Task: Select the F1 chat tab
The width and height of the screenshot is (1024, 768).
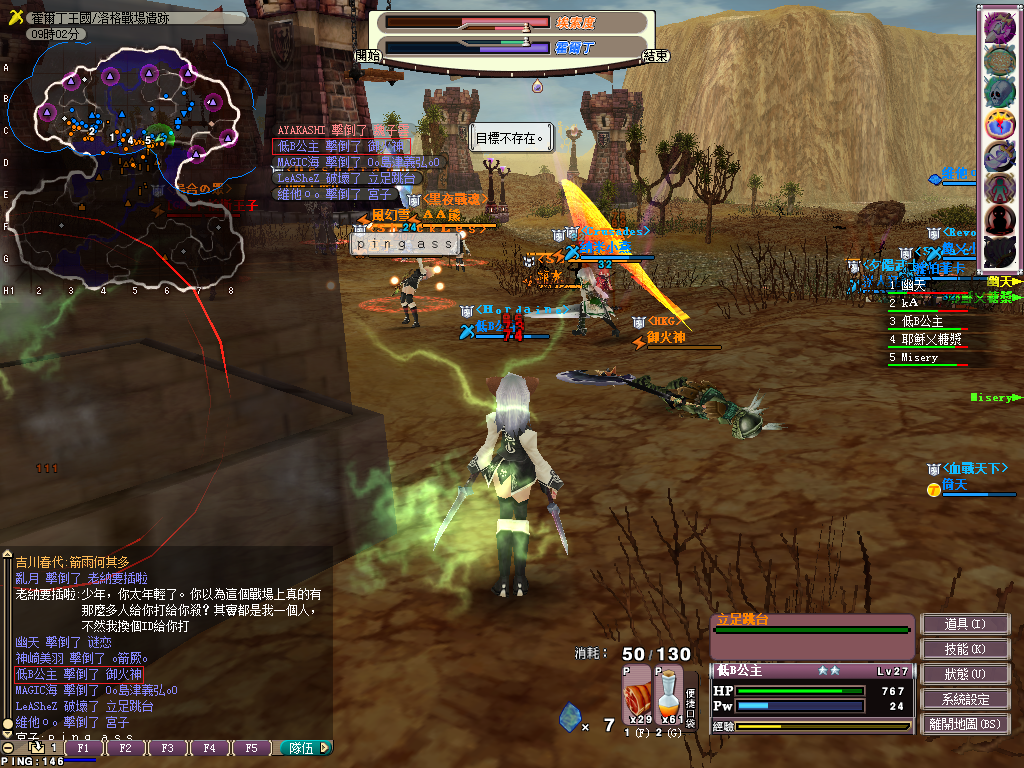Action: 84,748
